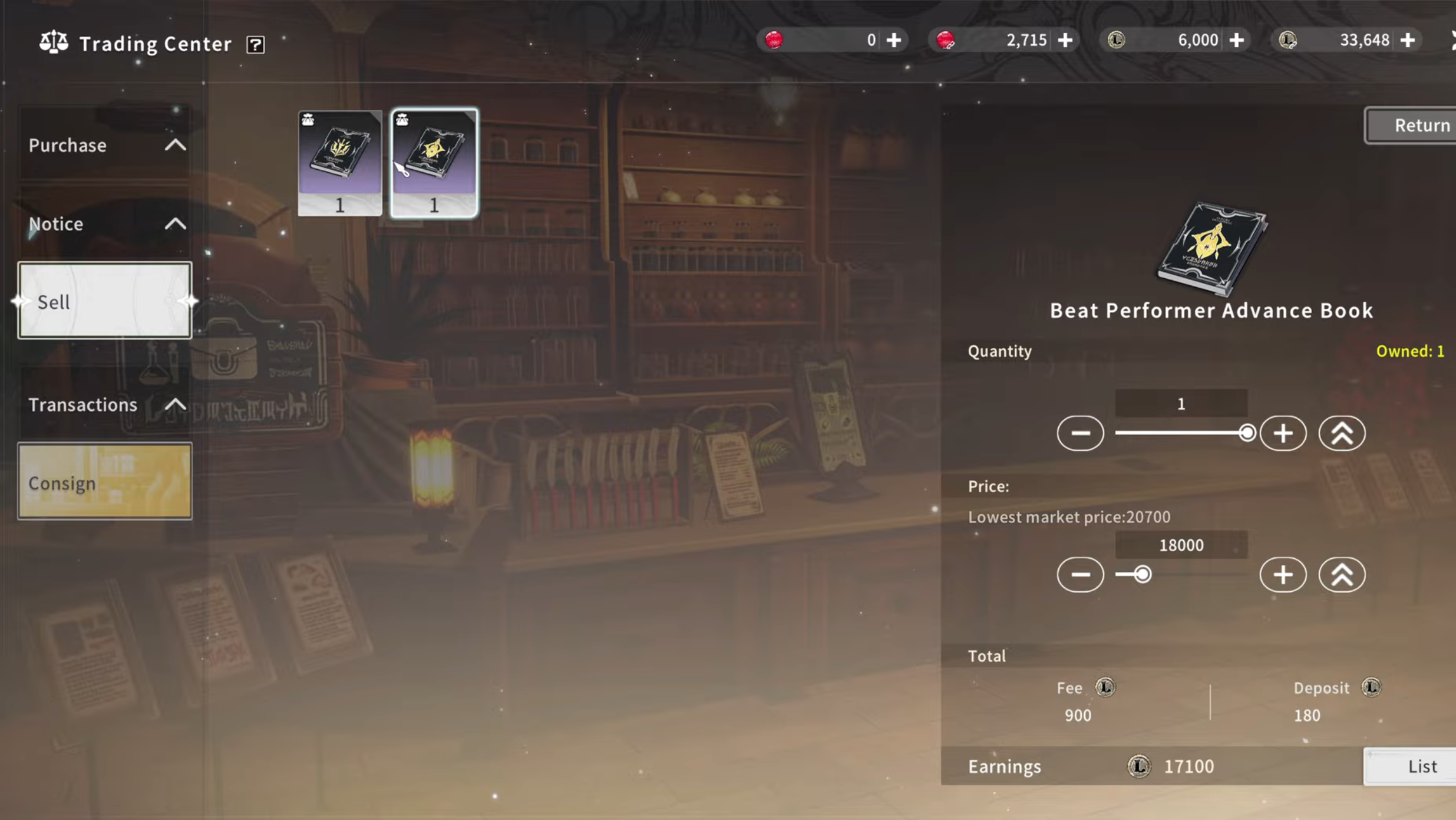The image size is (1456, 820).
Task: Raise the price with plus button
Action: (x=1283, y=575)
